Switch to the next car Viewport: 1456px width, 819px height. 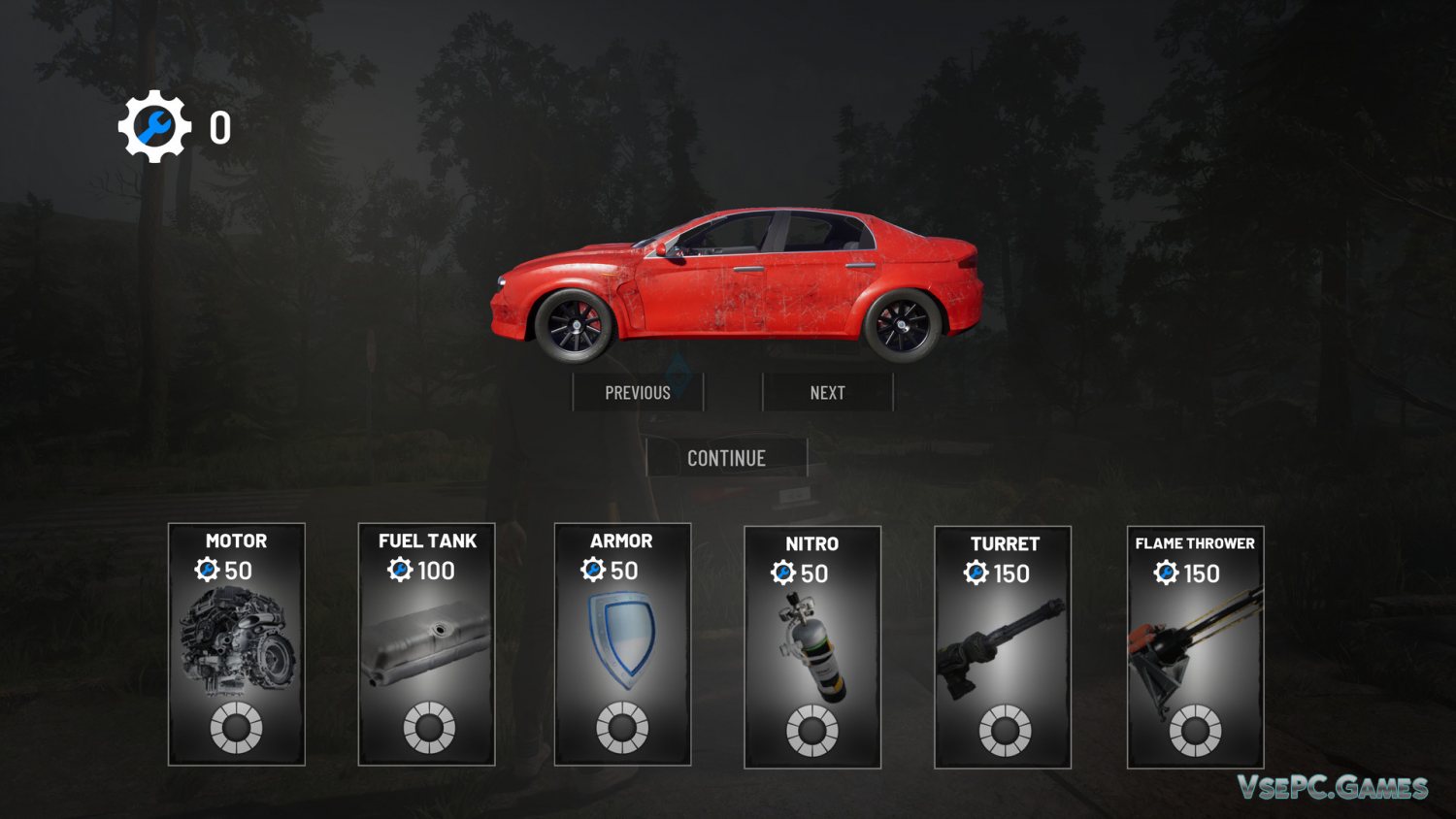point(827,392)
